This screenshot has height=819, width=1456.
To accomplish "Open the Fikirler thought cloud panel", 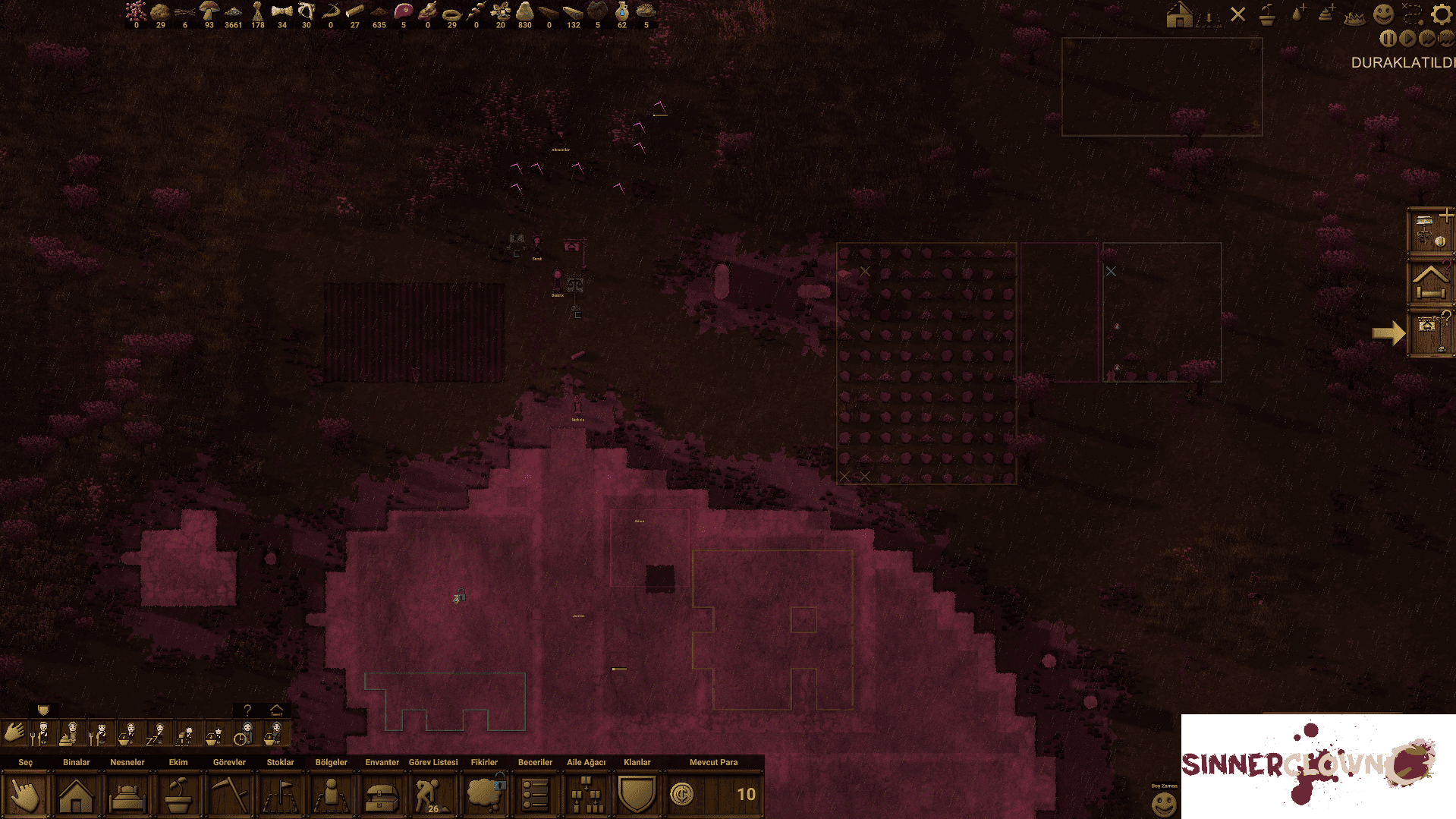I will coord(484,795).
